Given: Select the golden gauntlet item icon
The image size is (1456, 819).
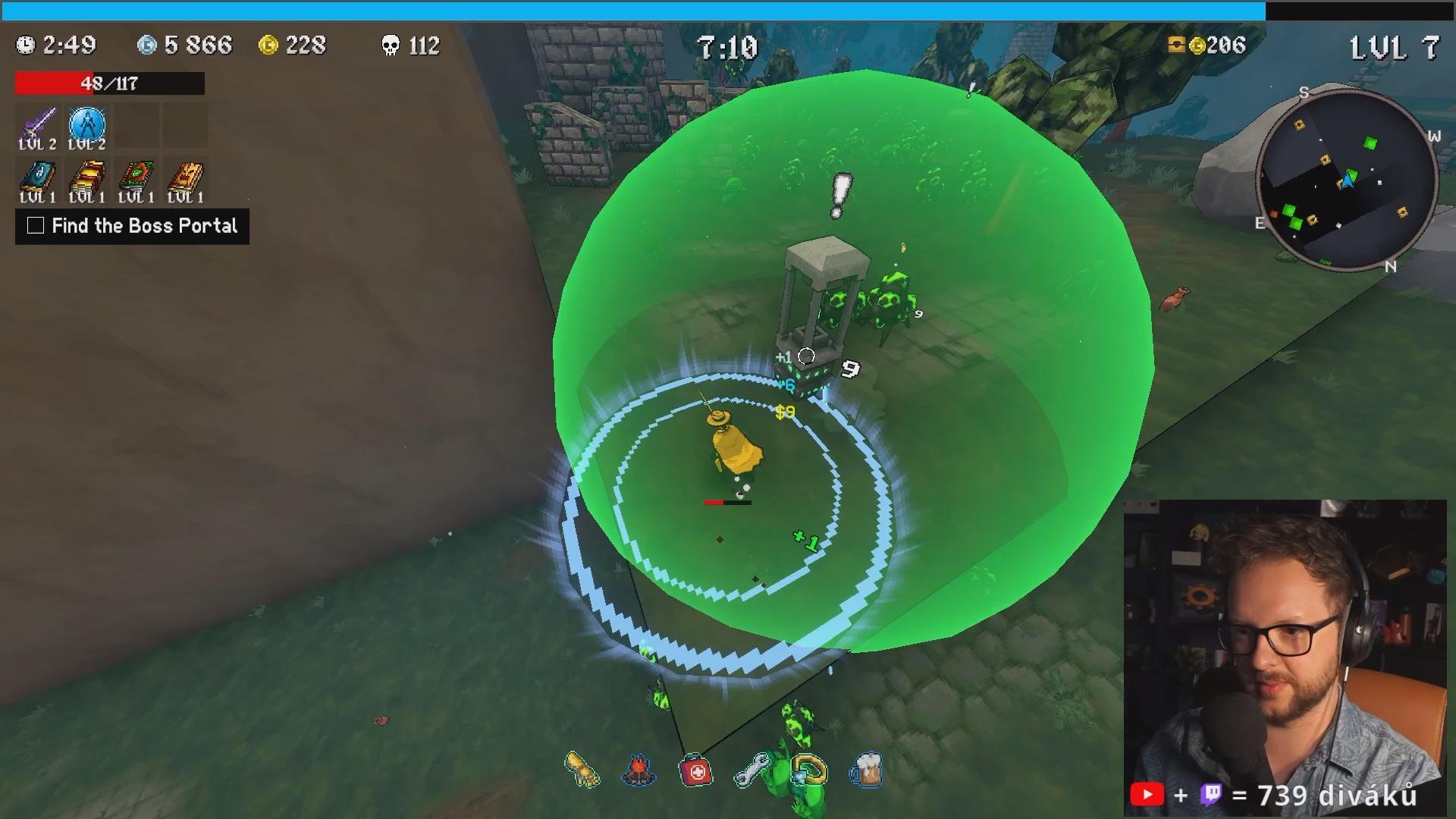Looking at the screenshot, I should tap(582, 770).
